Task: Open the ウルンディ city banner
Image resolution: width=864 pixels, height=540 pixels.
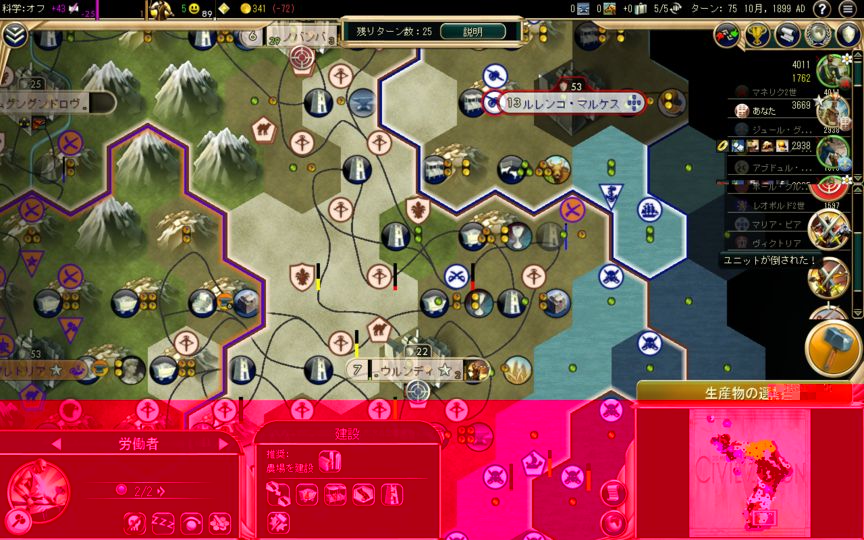Action: [407, 370]
